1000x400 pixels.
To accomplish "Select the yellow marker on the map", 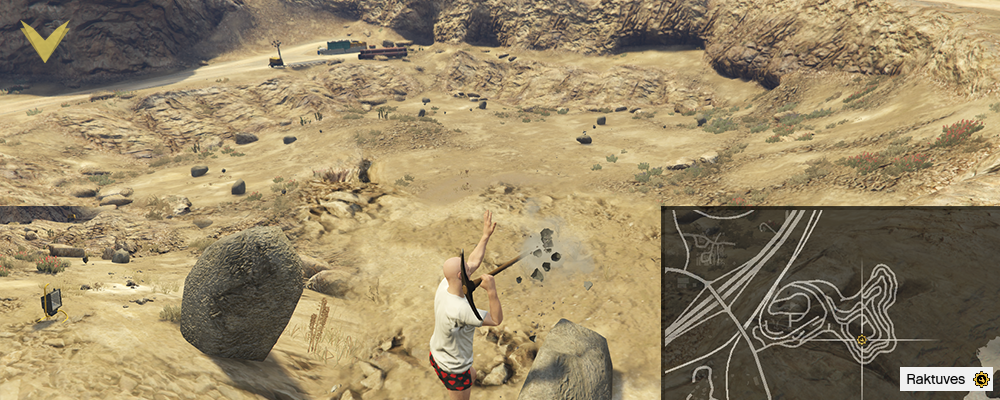I will tap(861, 339).
